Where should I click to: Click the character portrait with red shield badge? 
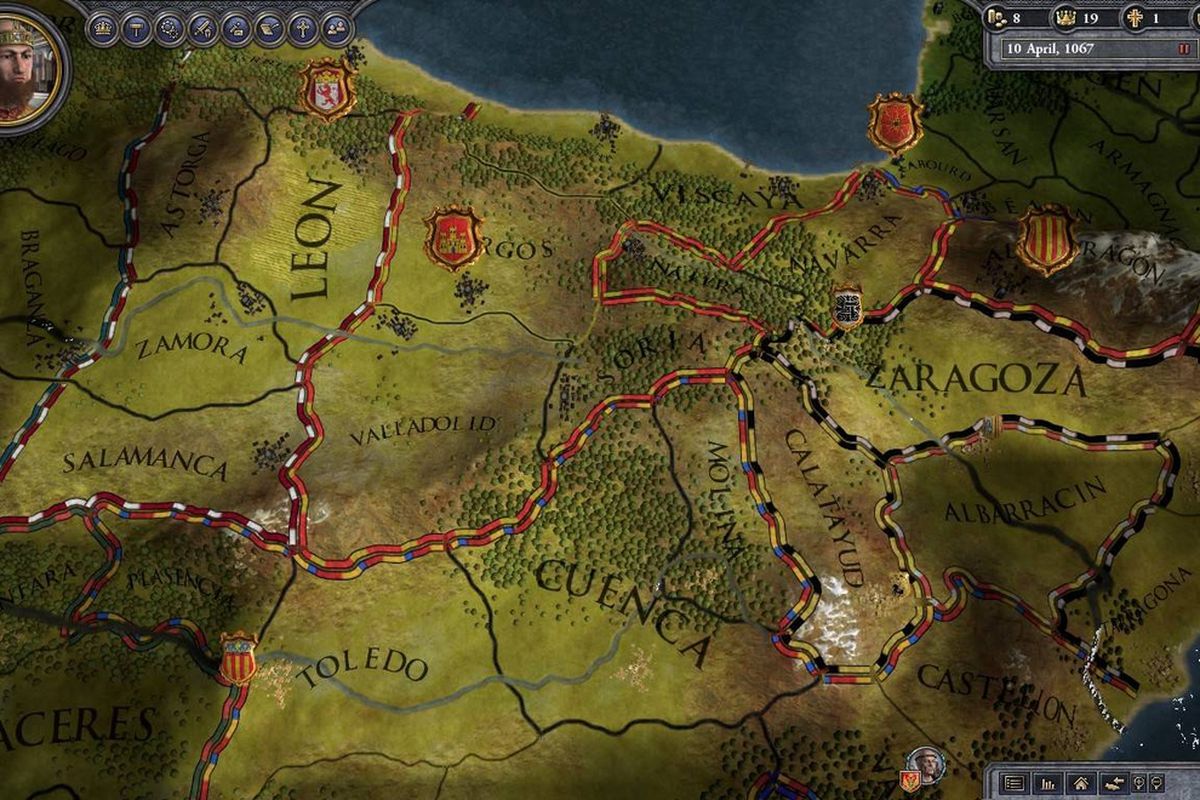click(x=927, y=764)
